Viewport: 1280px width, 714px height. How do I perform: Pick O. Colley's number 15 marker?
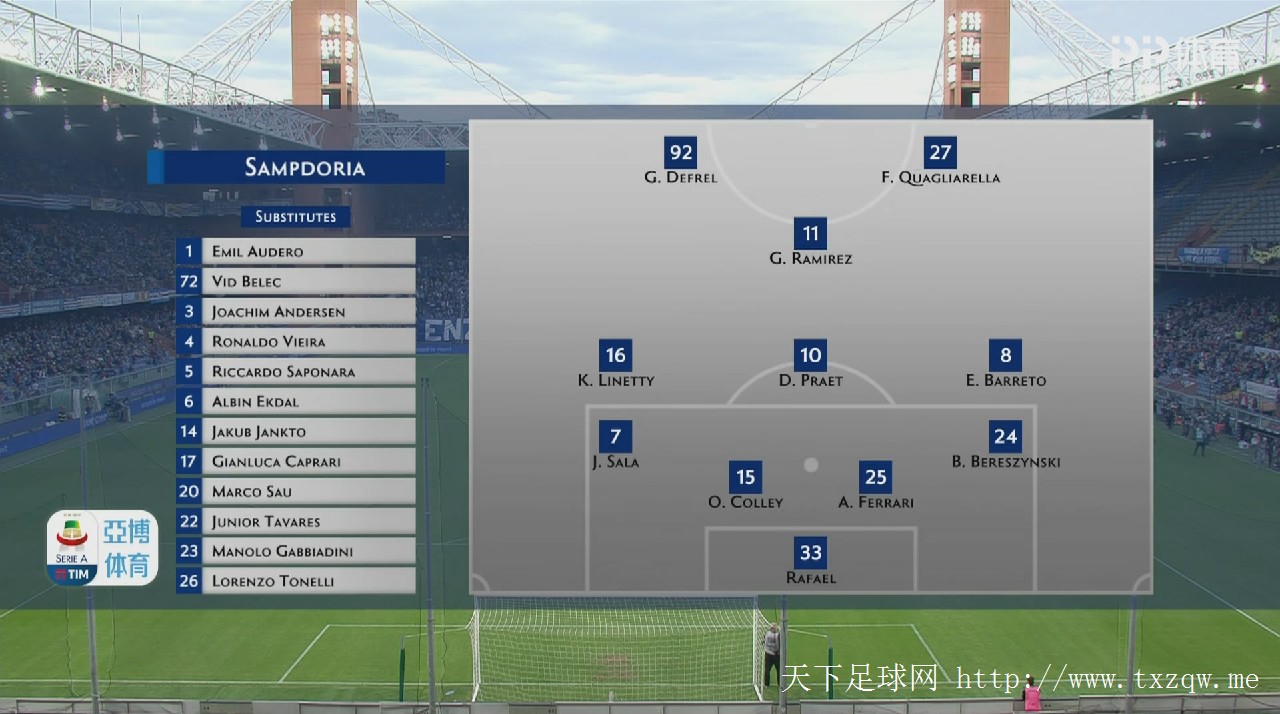tap(746, 477)
